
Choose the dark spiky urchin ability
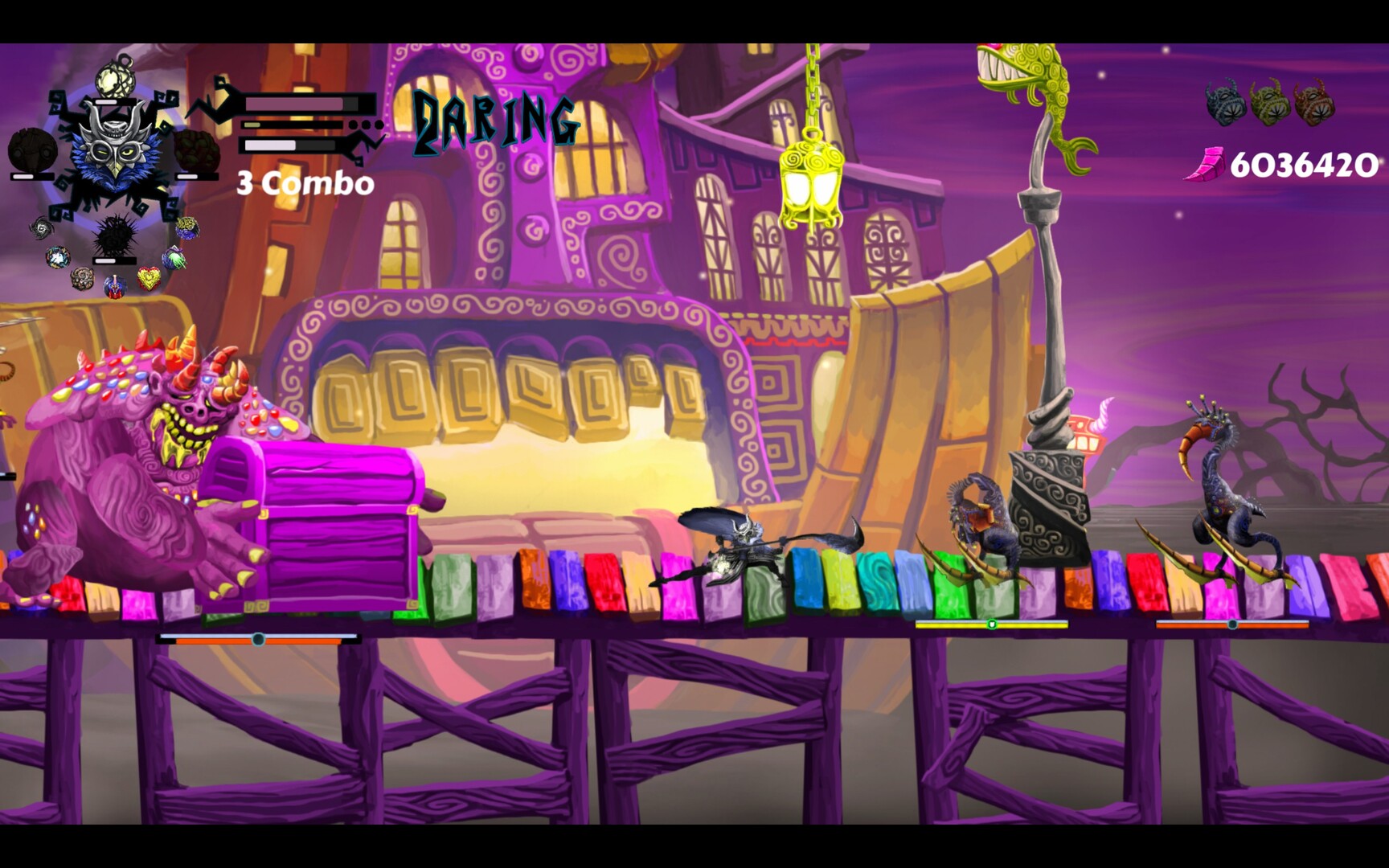pos(113,235)
